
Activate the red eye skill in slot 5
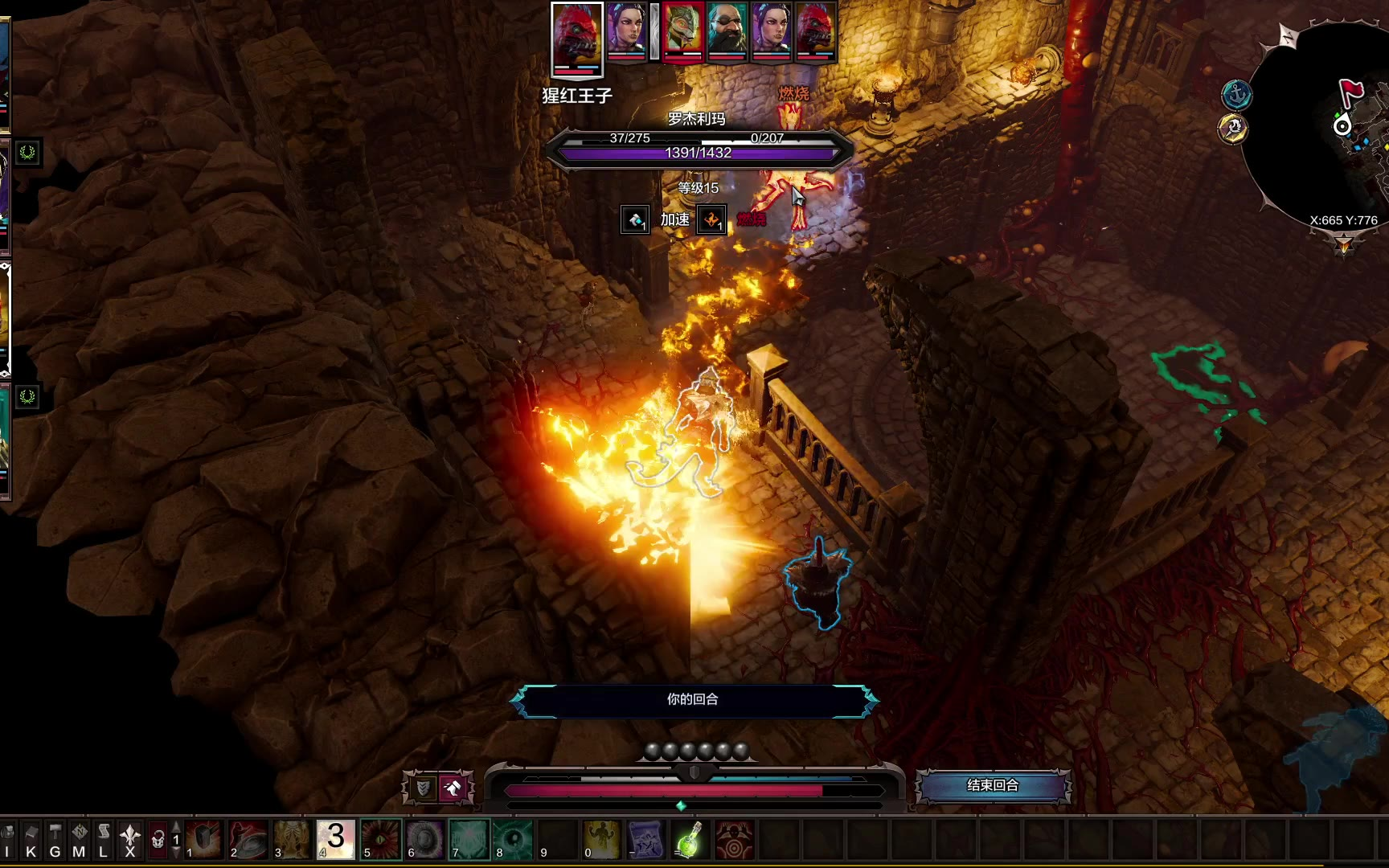point(381,840)
